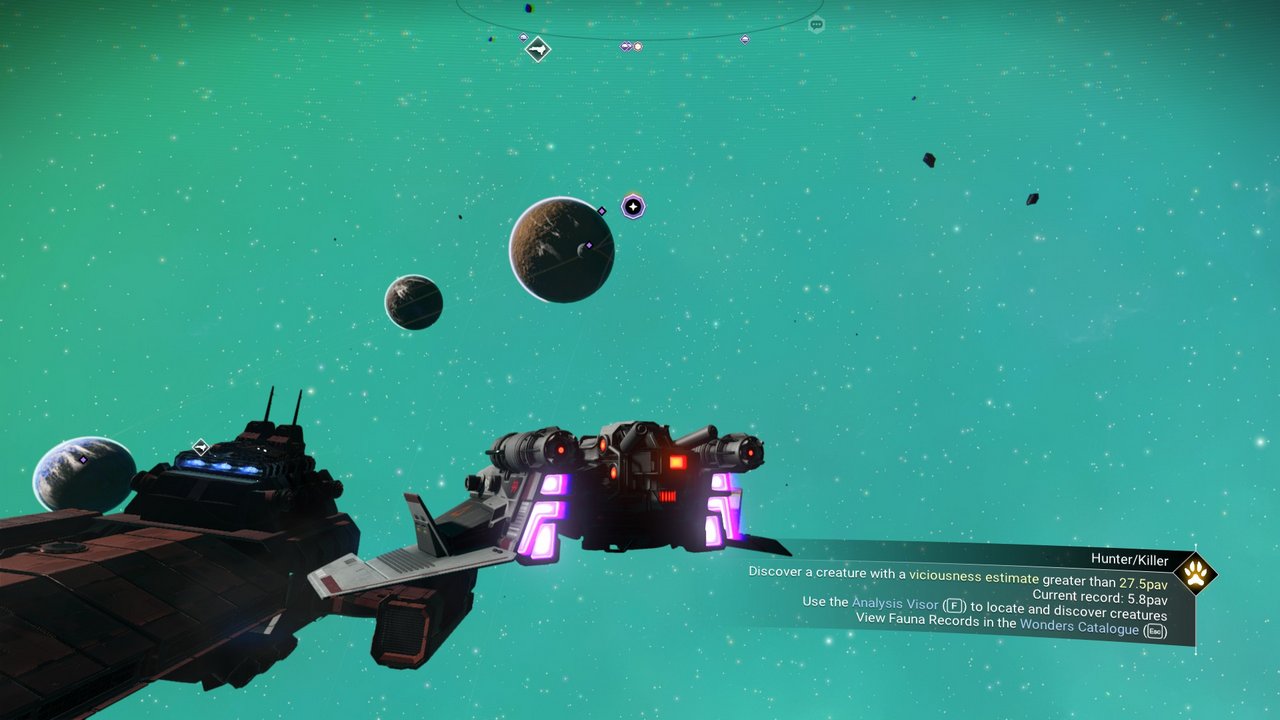Open the chat speech bubble icon
1280x720 pixels.
point(816,25)
